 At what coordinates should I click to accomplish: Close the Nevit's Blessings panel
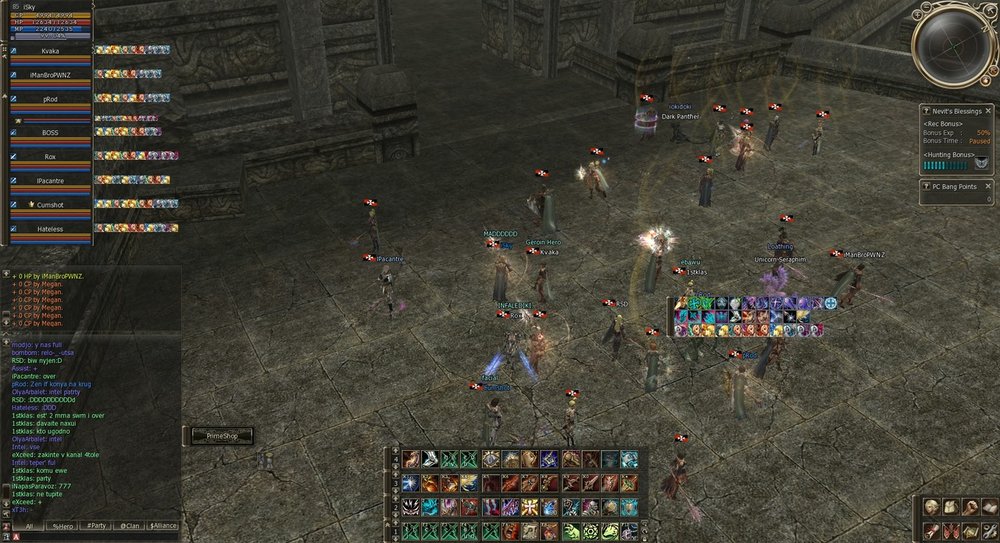pyautogui.click(x=988, y=111)
